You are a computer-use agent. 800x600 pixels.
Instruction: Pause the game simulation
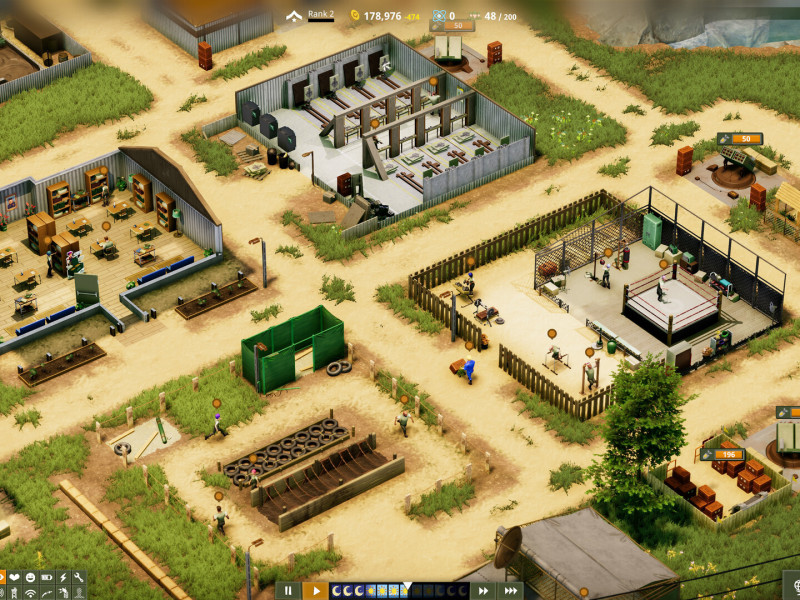(x=287, y=591)
